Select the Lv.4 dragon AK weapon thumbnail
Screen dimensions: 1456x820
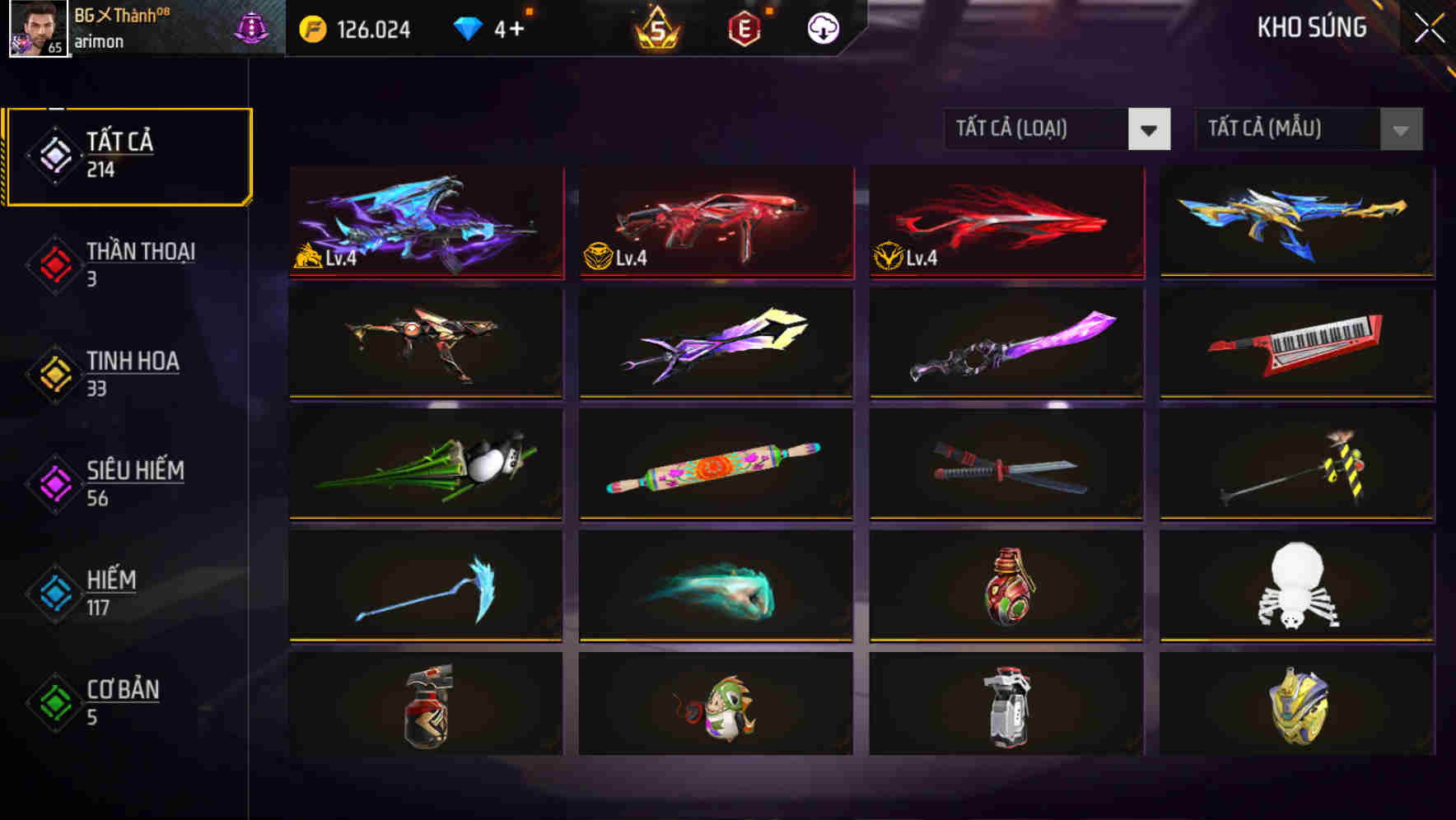[425, 224]
